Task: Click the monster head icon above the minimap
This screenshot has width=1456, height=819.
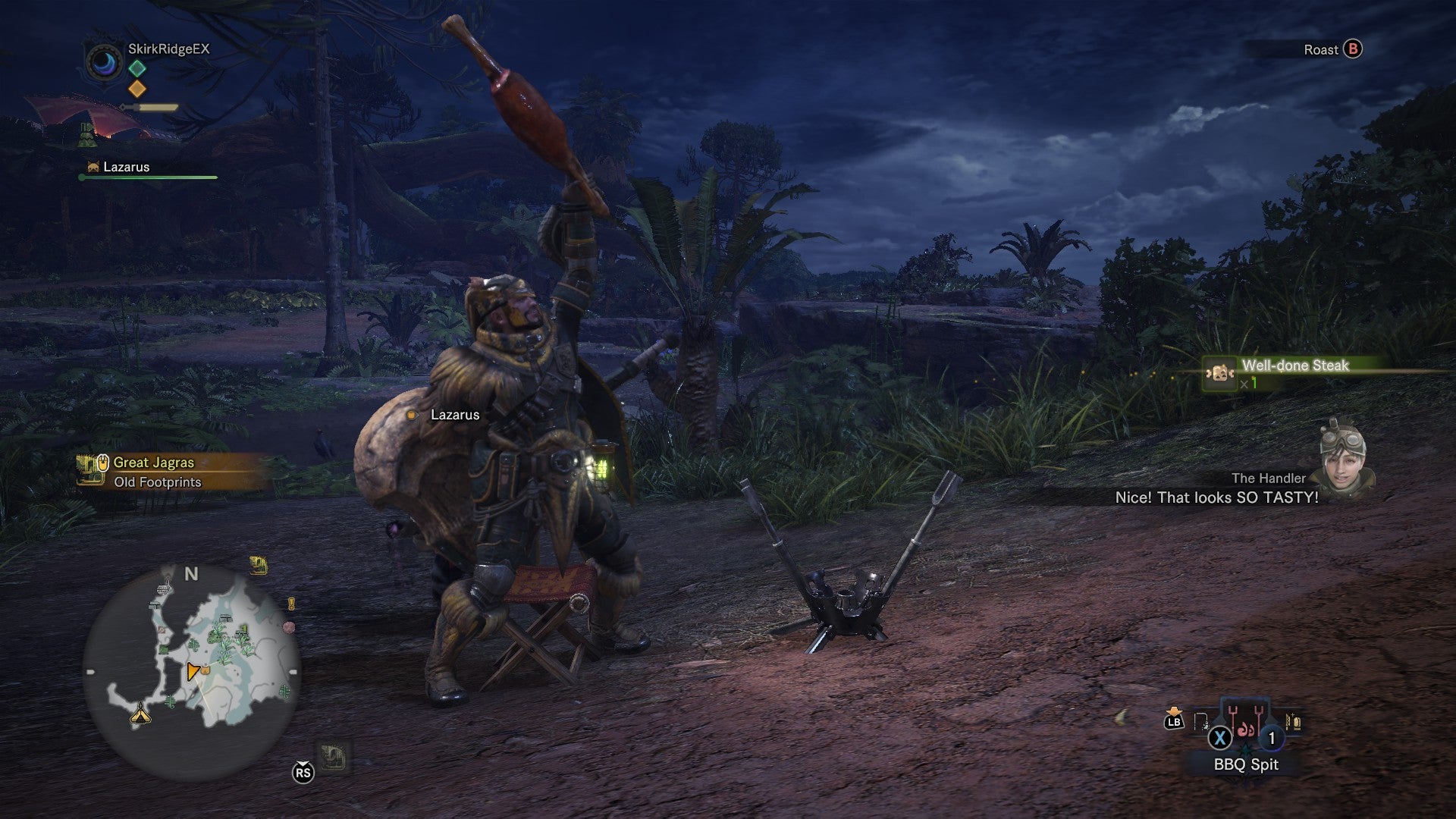Action: tap(259, 566)
